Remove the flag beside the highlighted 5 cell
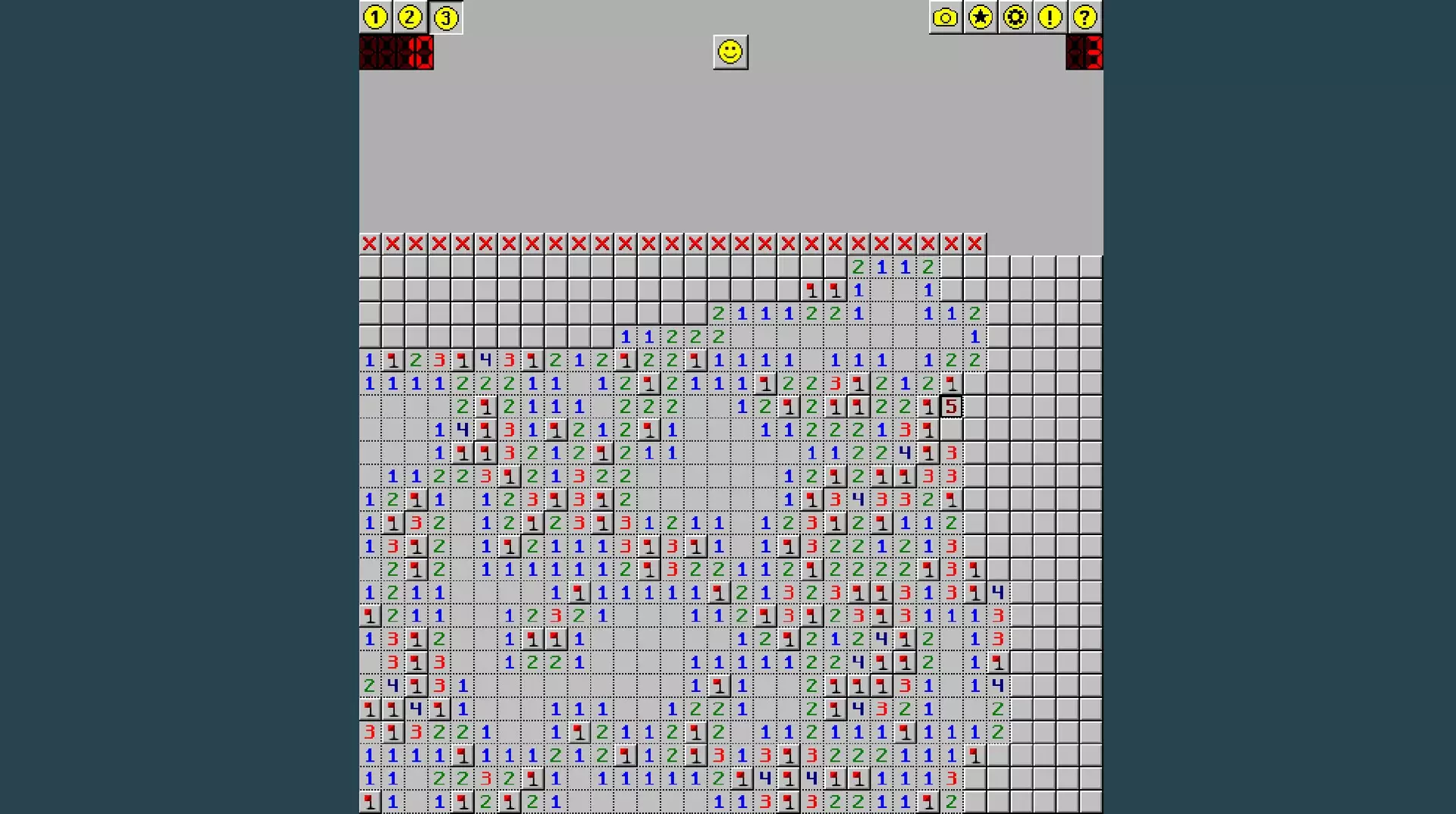The width and height of the screenshot is (1456, 814). 928,405
